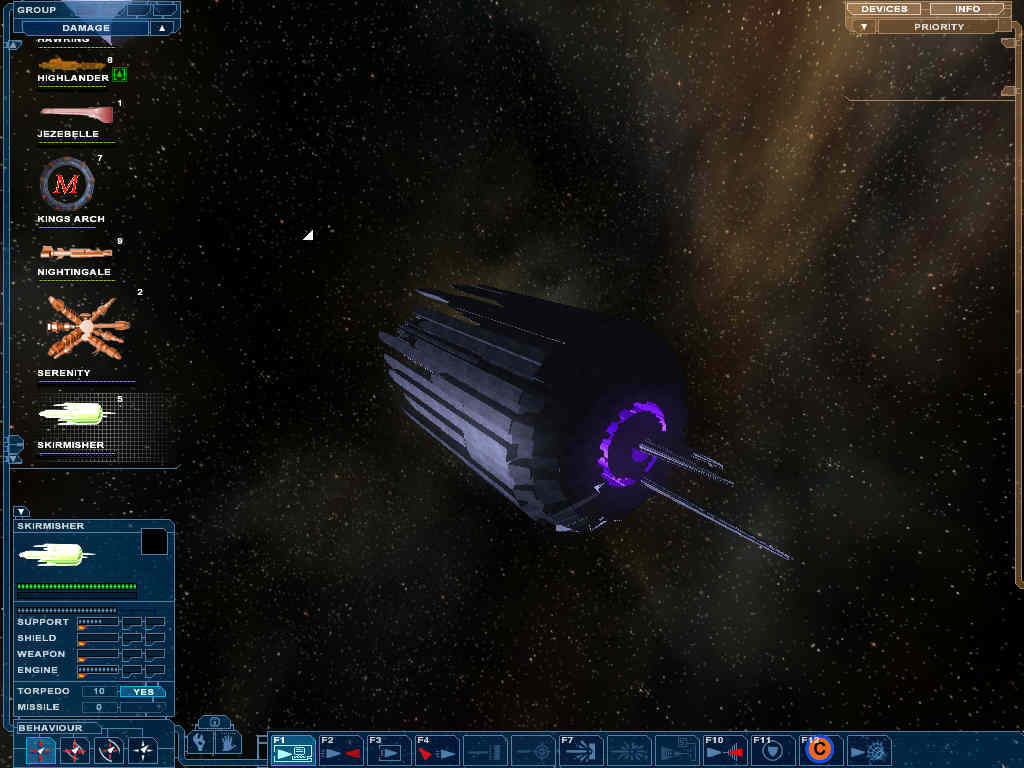
Task: Open the Priority dropdown arrow
Action: [x=864, y=27]
